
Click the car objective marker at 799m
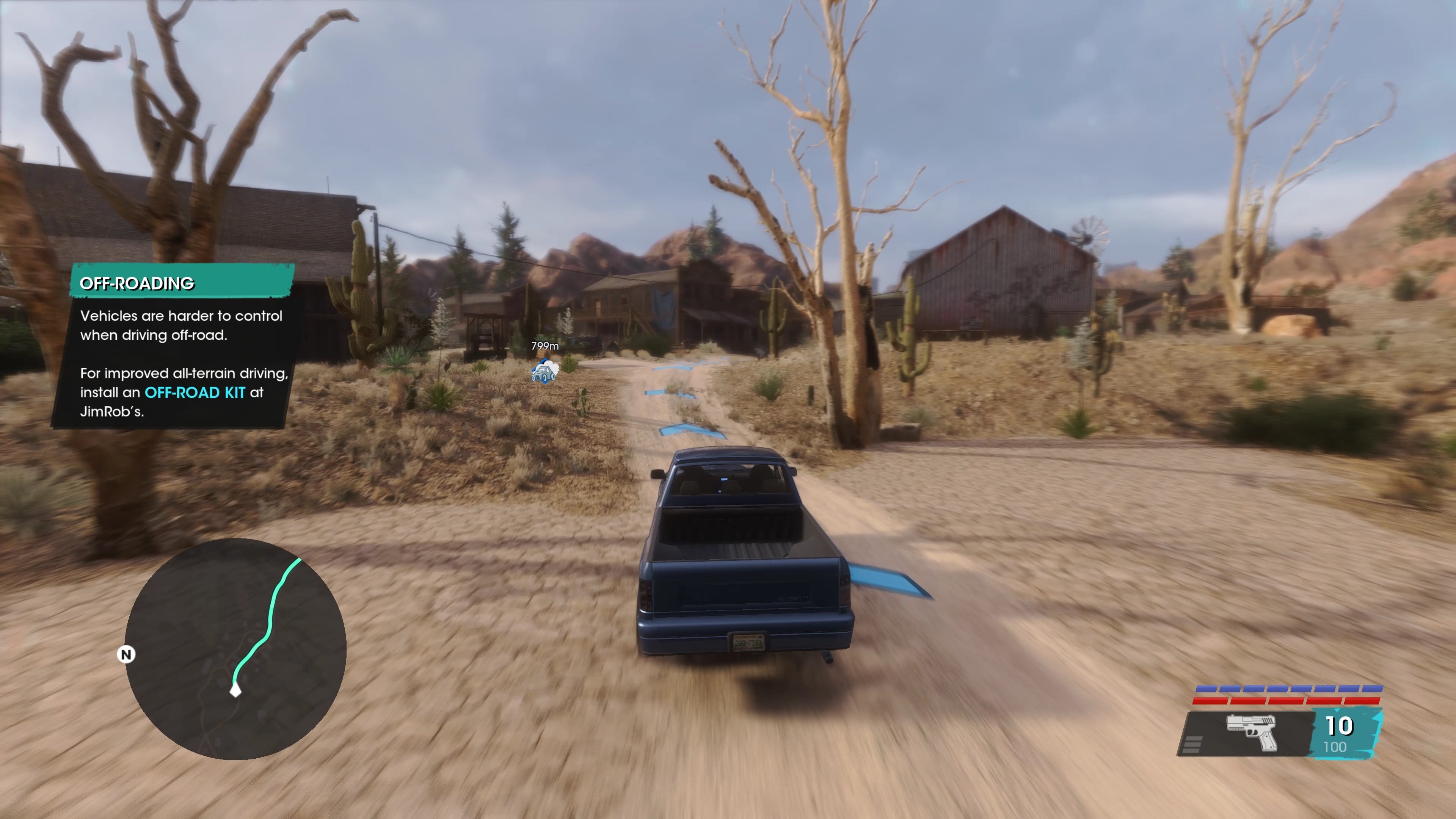pos(544,372)
